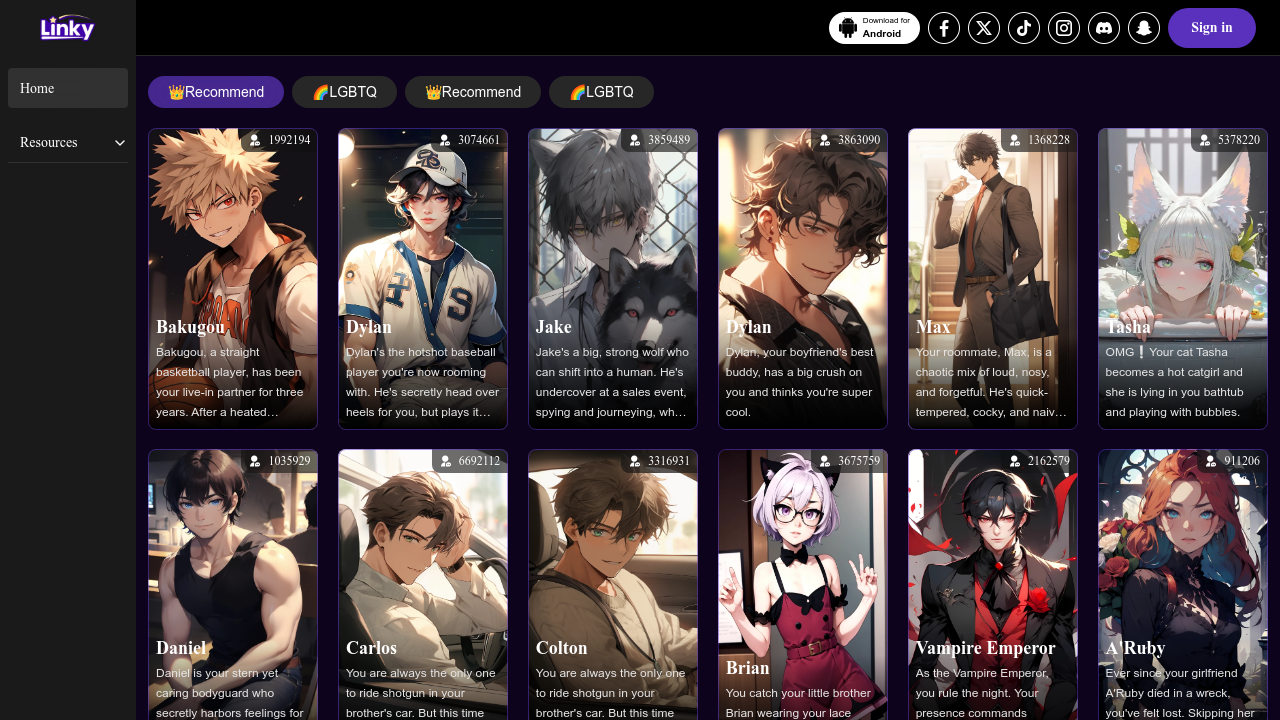1280x720 pixels.
Task: Open Linky's Facebook page
Action: [943, 27]
